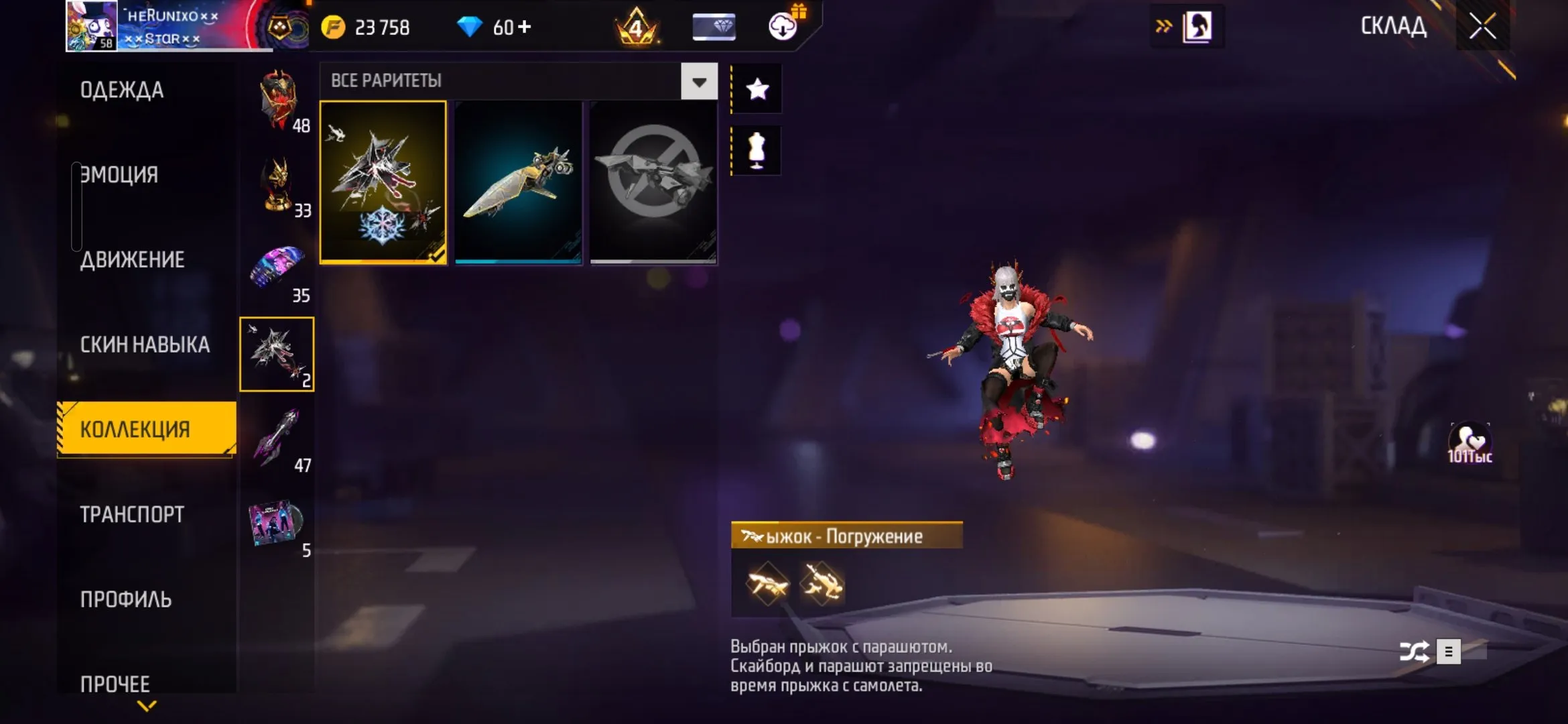This screenshot has width=1568, height=724.
Task: Select the ДВИЖЕНИЕ category
Action: click(132, 259)
